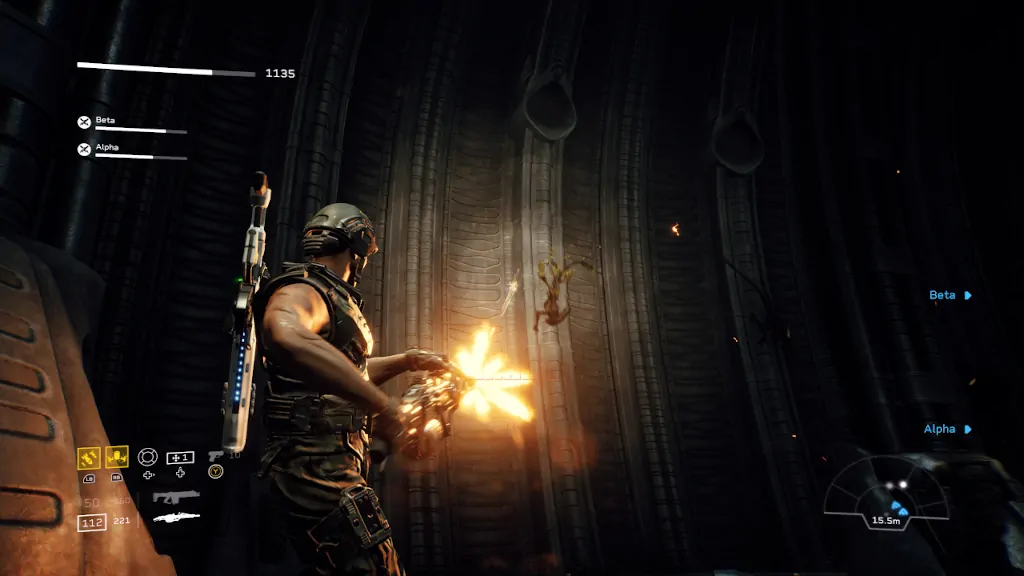Activate the yellow micro-rockets ability icon
Viewport: 1024px width, 576px height.
point(89,457)
